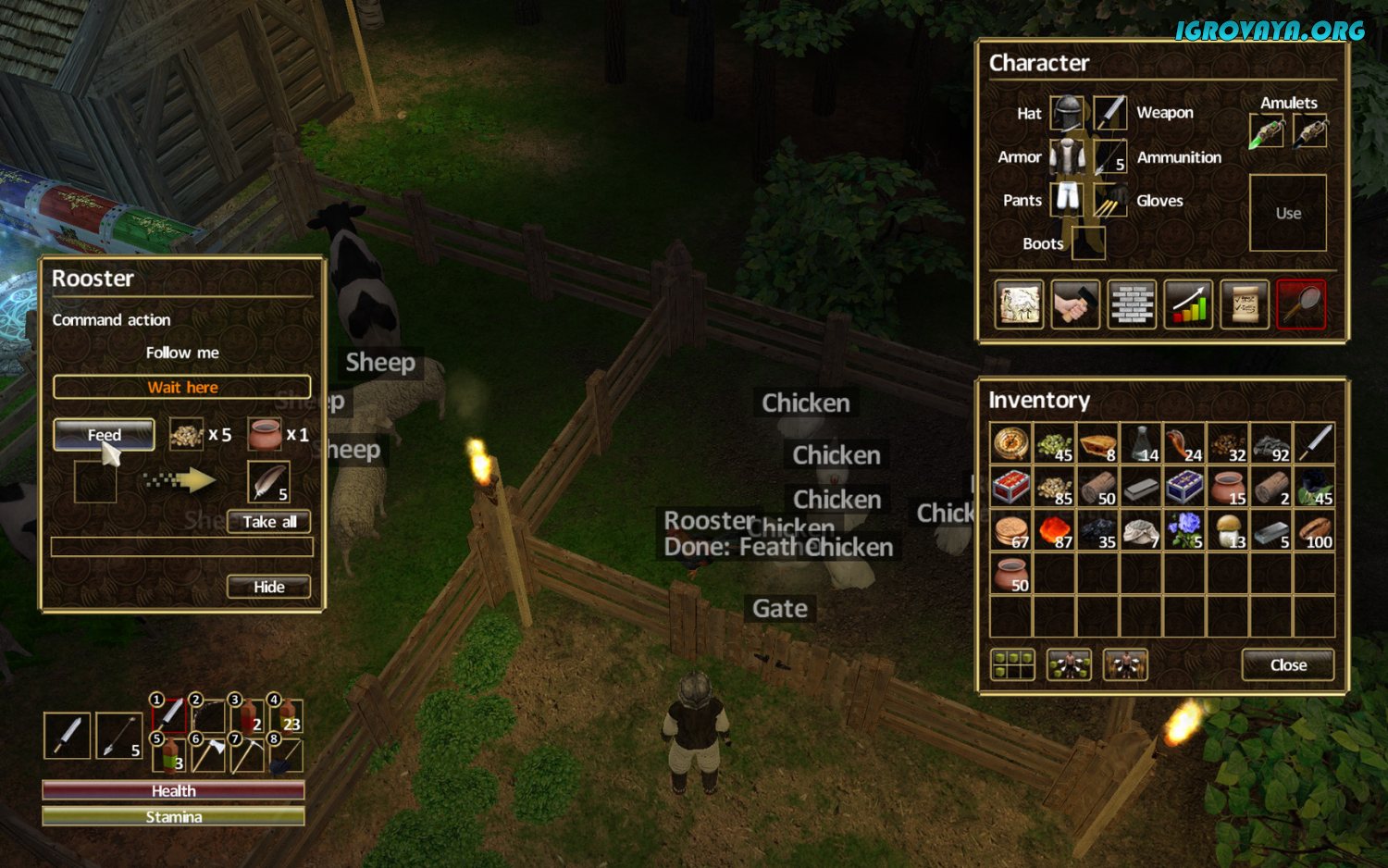Show the stats bar chart screen
Image resolution: width=1388 pixels, height=868 pixels.
1188,304
